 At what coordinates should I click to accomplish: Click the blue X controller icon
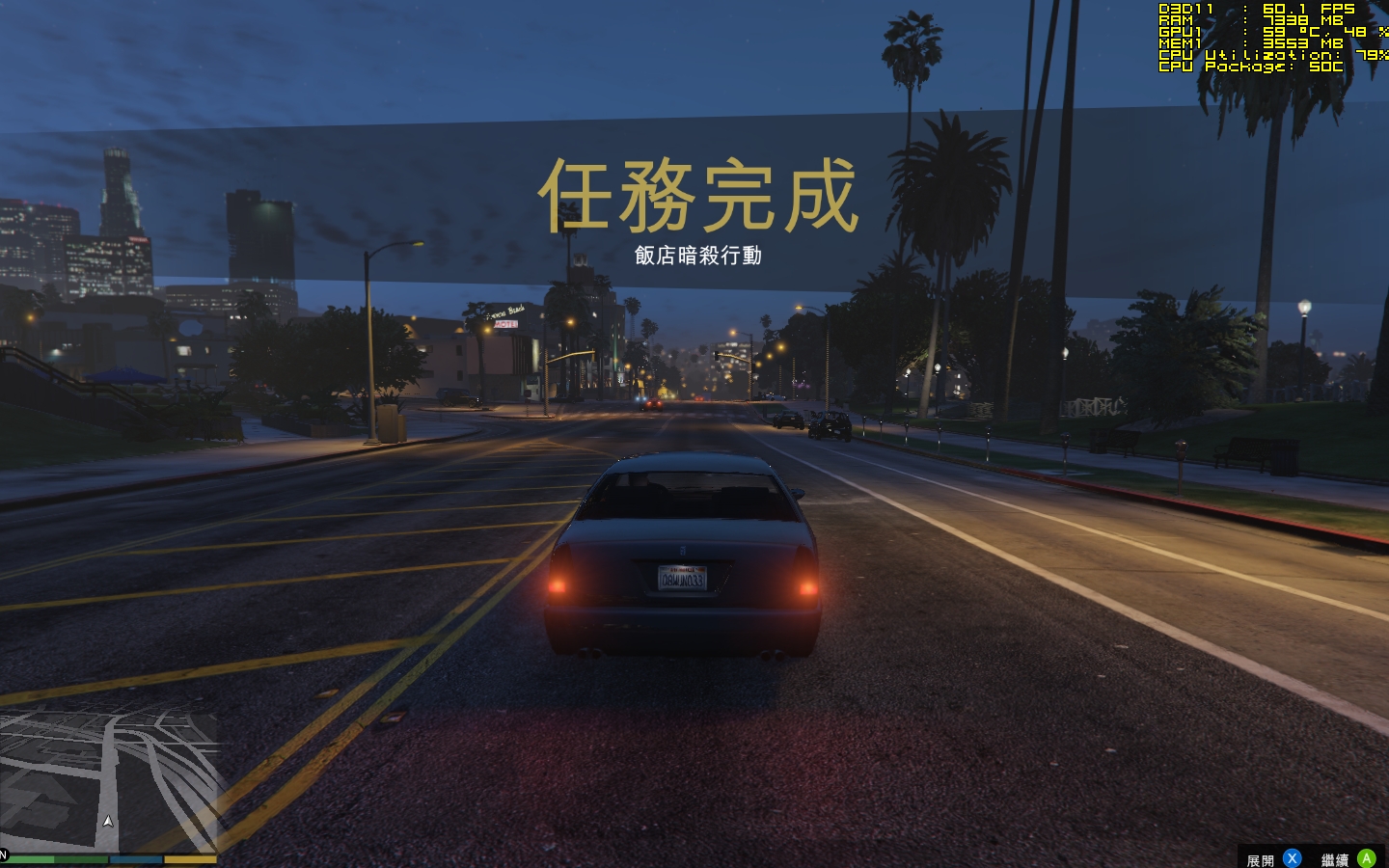pyautogui.click(x=1292, y=857)
